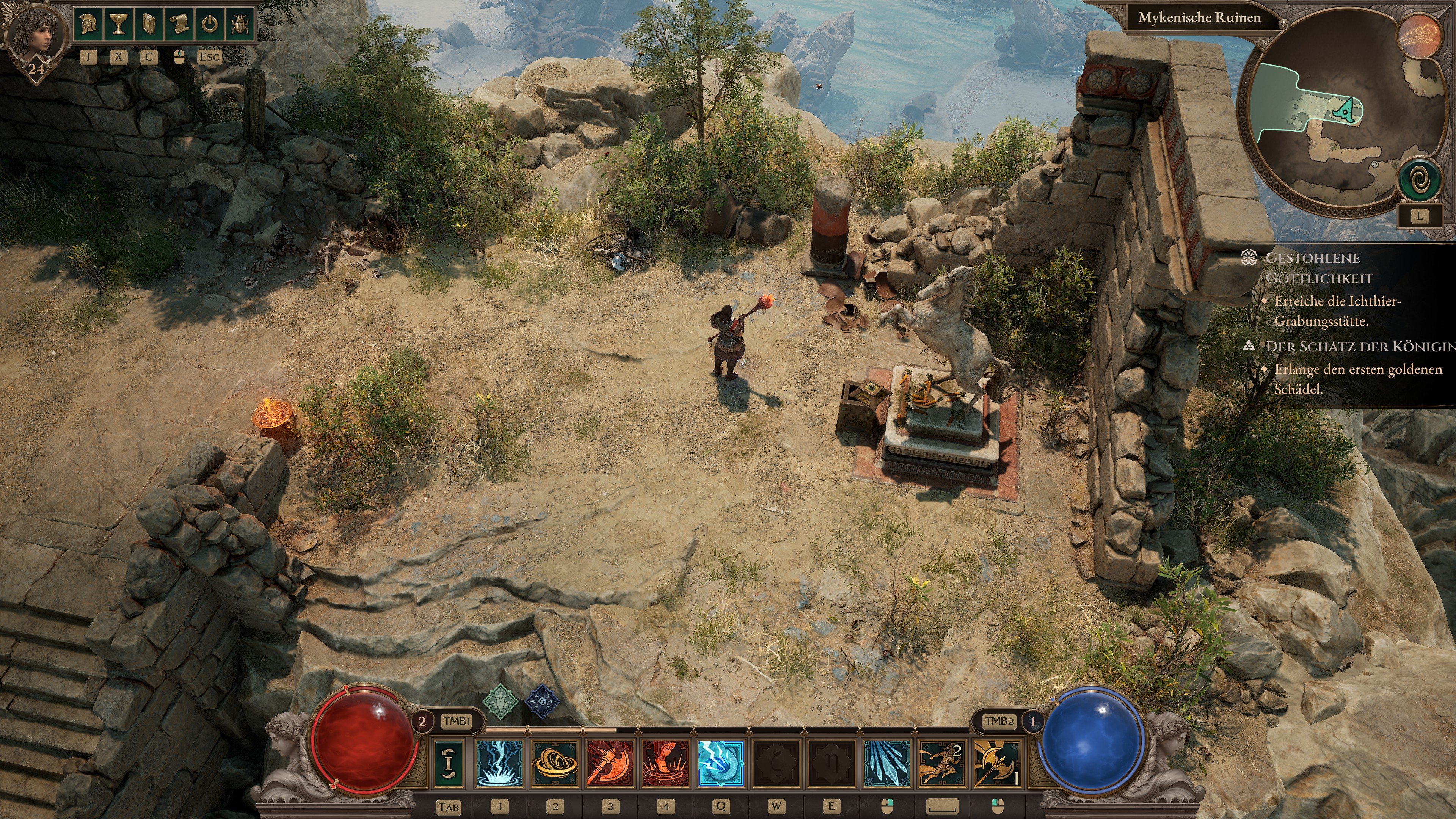
Task: Cast the lightning strike ability
Action: pyautogui.click(x=500, y=764)
